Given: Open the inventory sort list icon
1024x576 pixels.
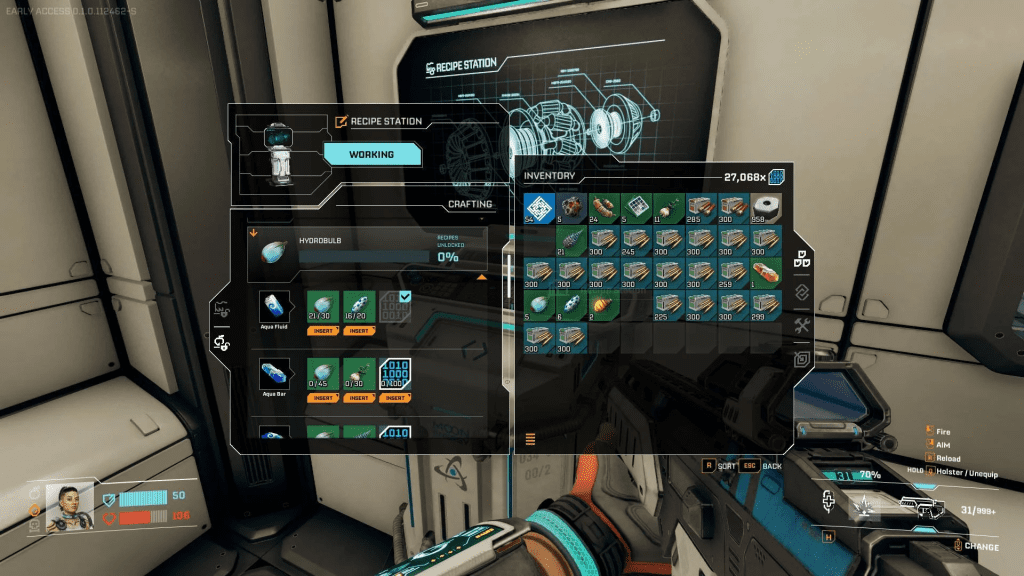Looking at the screenshot, I should (530, 438).
